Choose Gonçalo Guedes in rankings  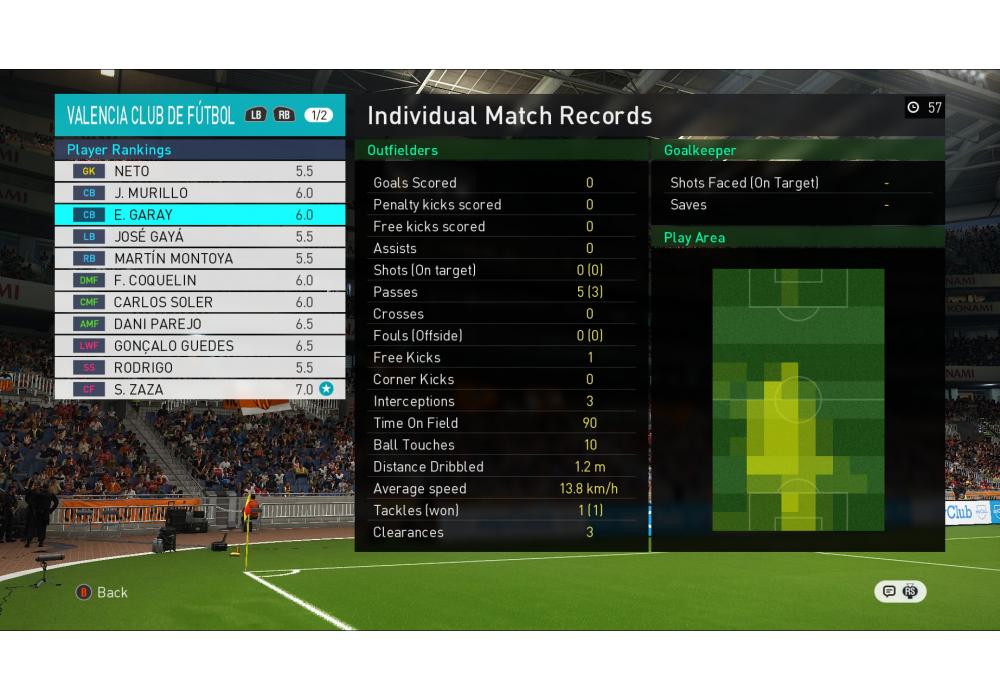pyautogui.click(x=200, y=346)
